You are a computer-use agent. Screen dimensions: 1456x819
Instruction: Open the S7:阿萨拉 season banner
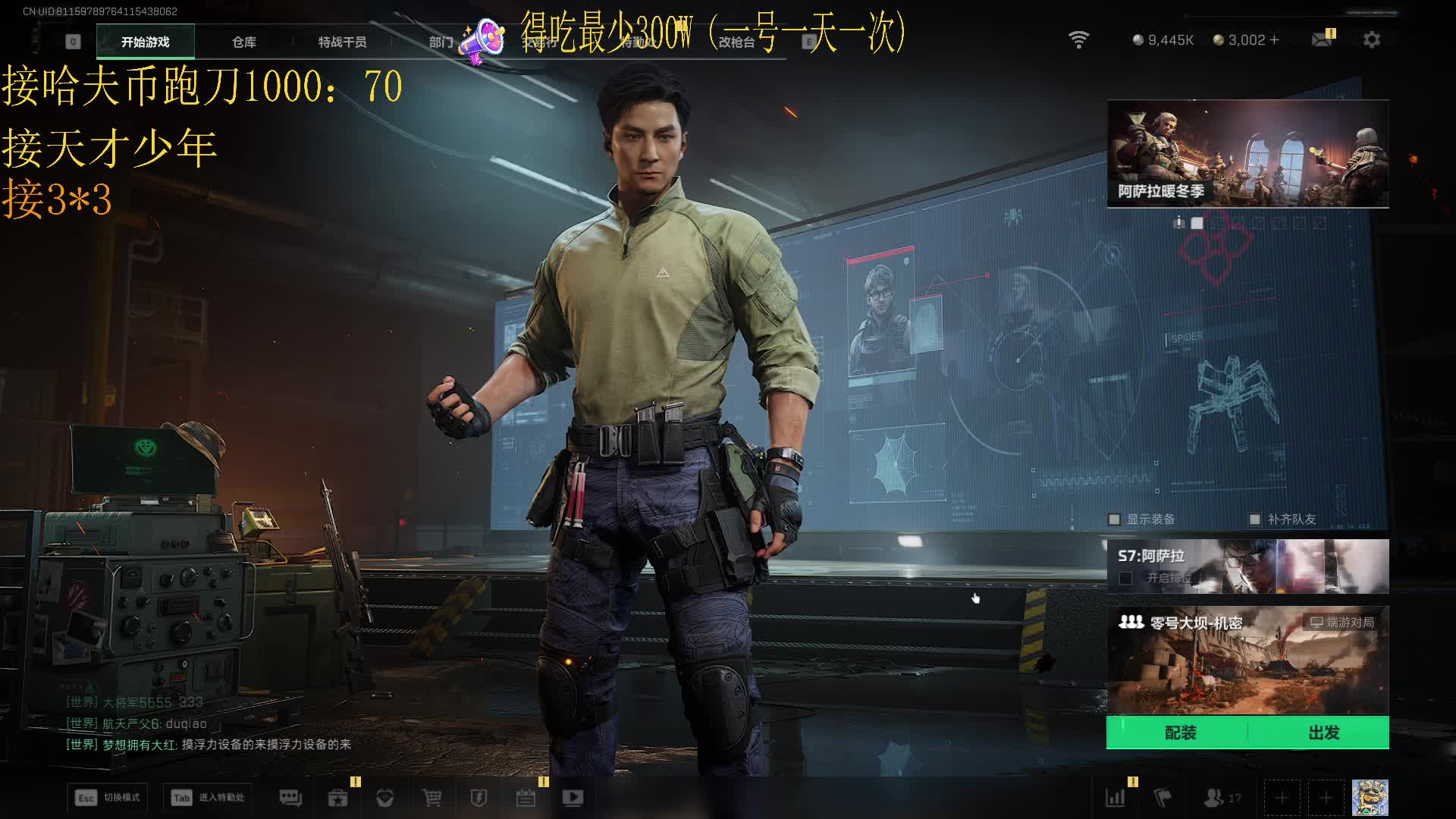(x=1247, y=566)
